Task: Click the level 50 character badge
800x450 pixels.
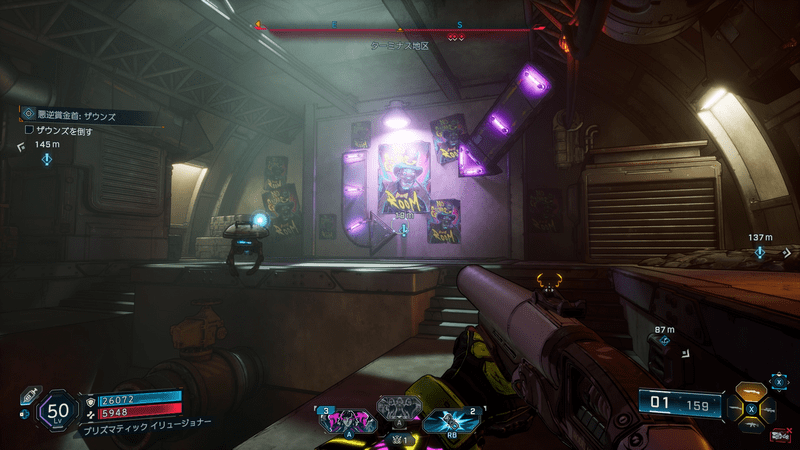Action: (x=58, y=410)
